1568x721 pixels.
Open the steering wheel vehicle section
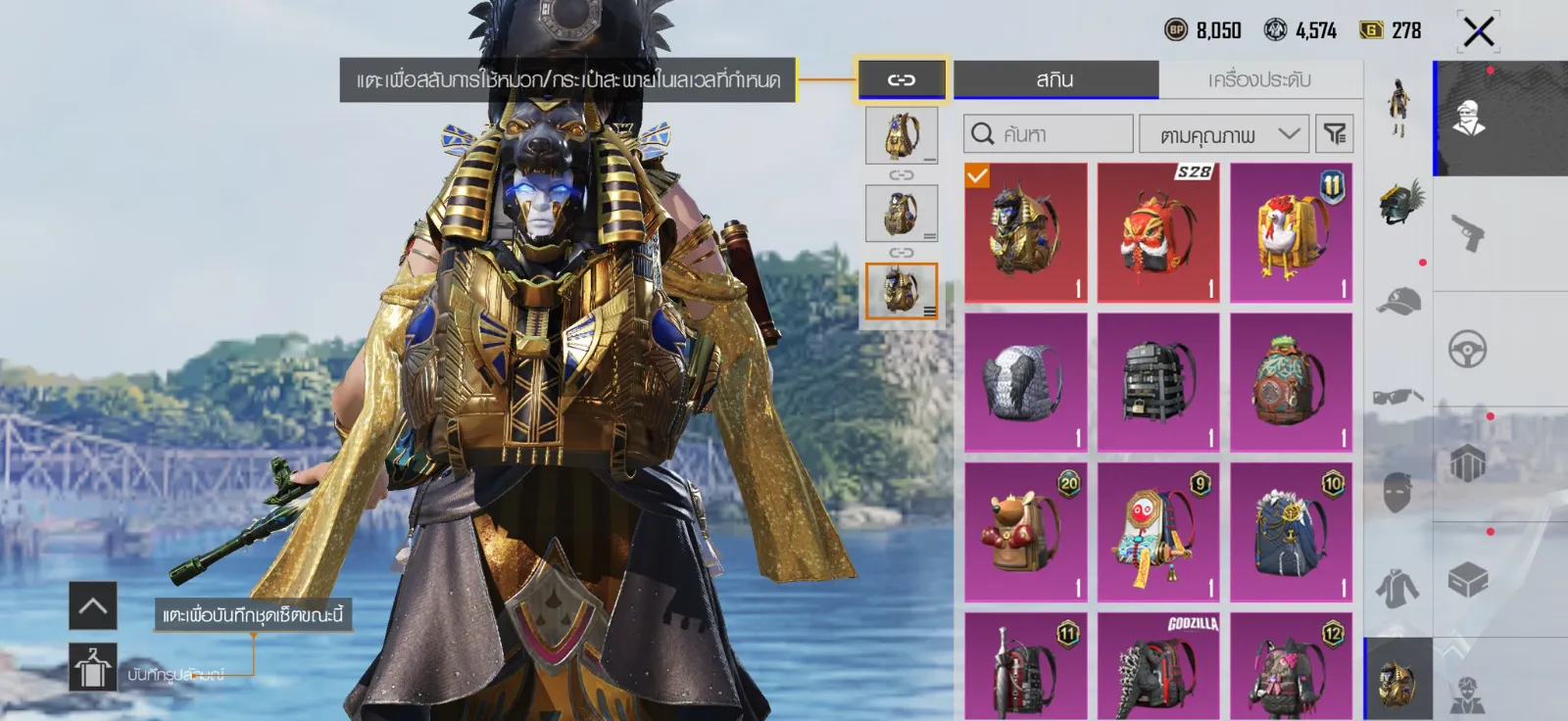pos(1468,349)
